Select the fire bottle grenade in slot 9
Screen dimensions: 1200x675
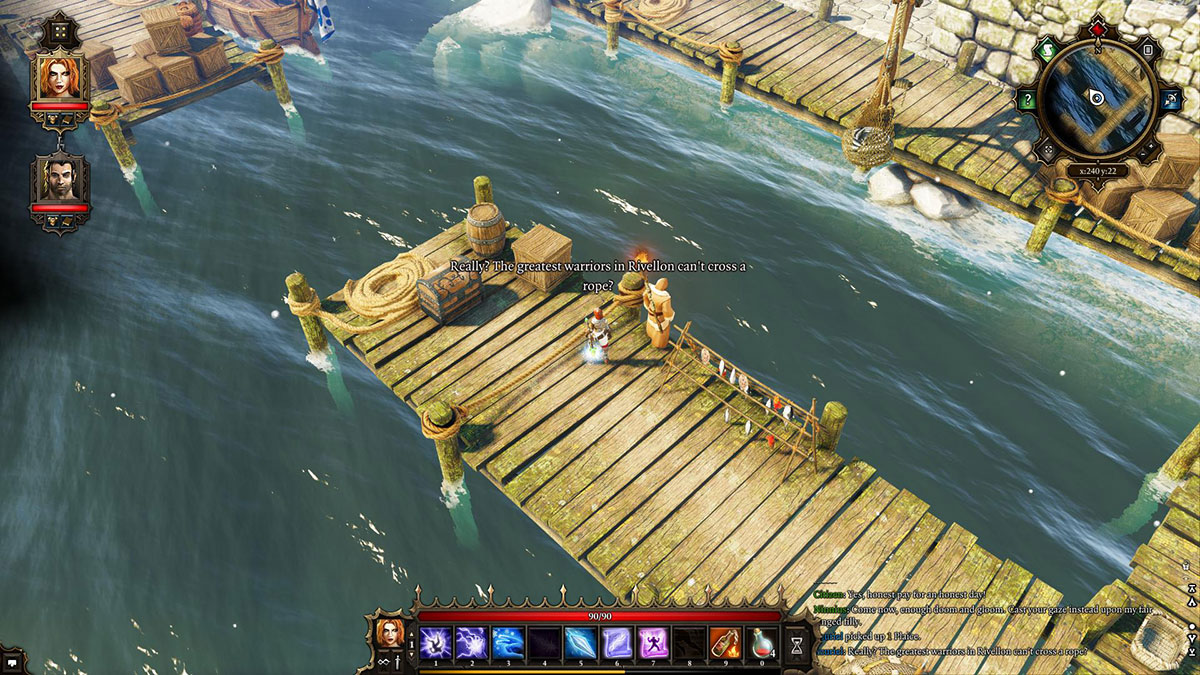tap(725, 641)
